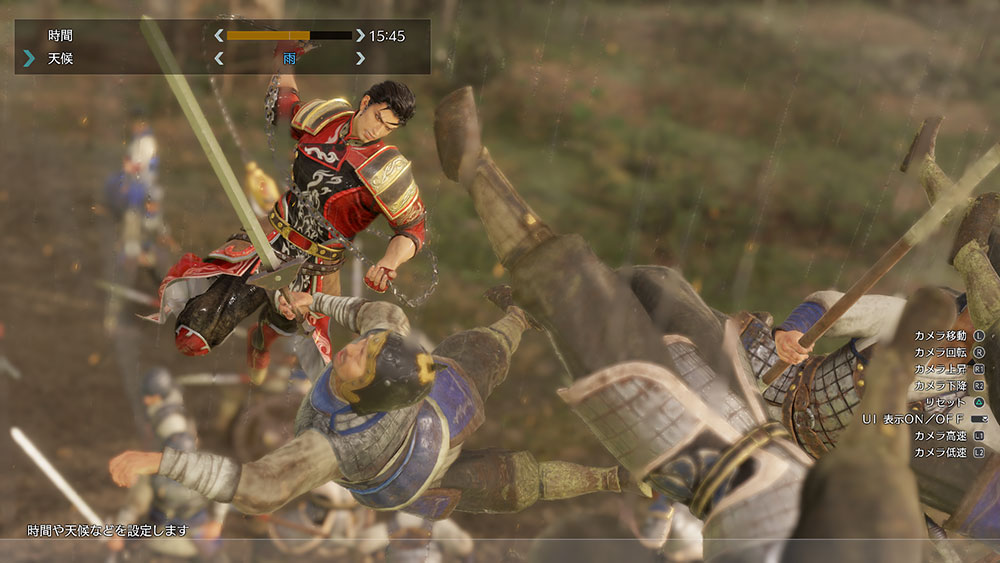Switch weather with the right arrow after 雨

[x=360, y=59]
